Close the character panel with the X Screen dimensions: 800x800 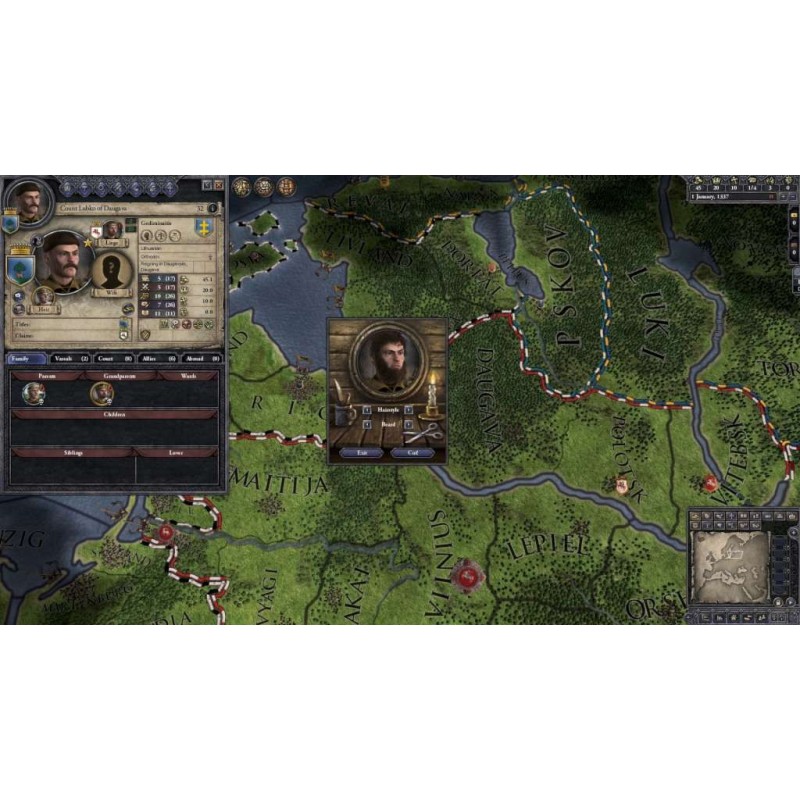pyautogui.click(x=219, y=185)
